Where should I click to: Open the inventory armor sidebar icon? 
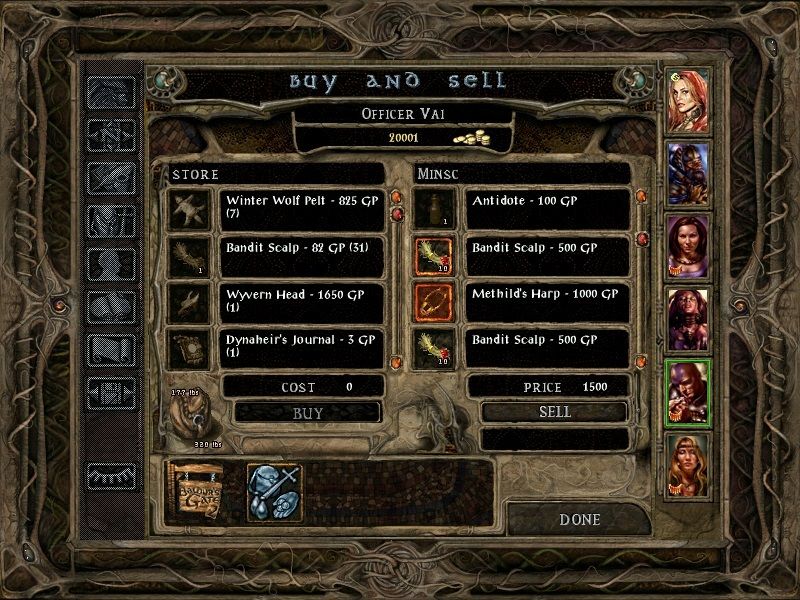[112, 220]
